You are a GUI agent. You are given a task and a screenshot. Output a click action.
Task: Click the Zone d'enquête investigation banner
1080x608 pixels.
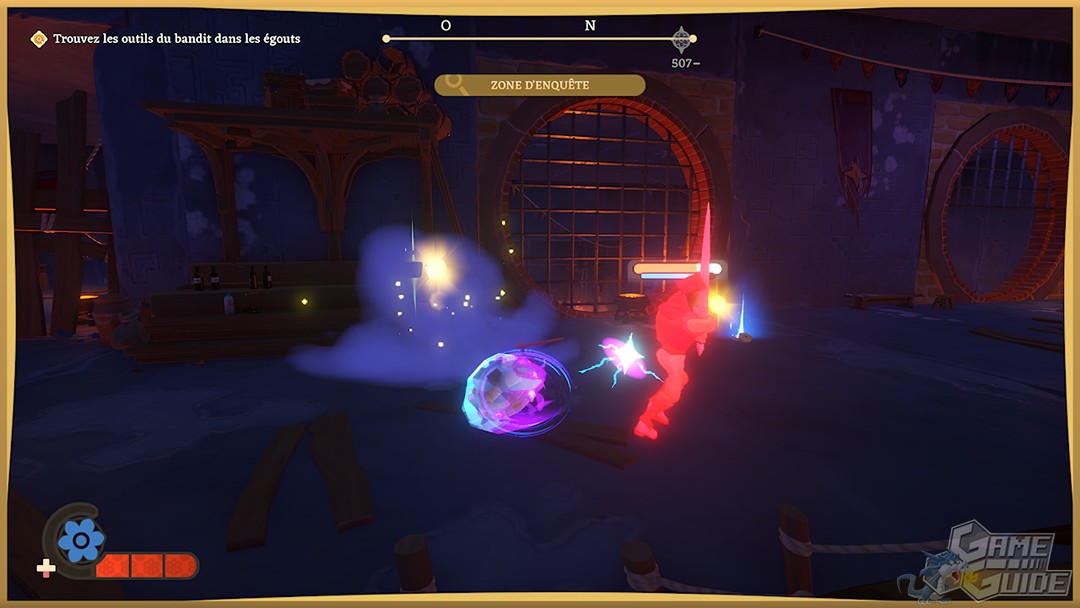click(x=540, y=85)
